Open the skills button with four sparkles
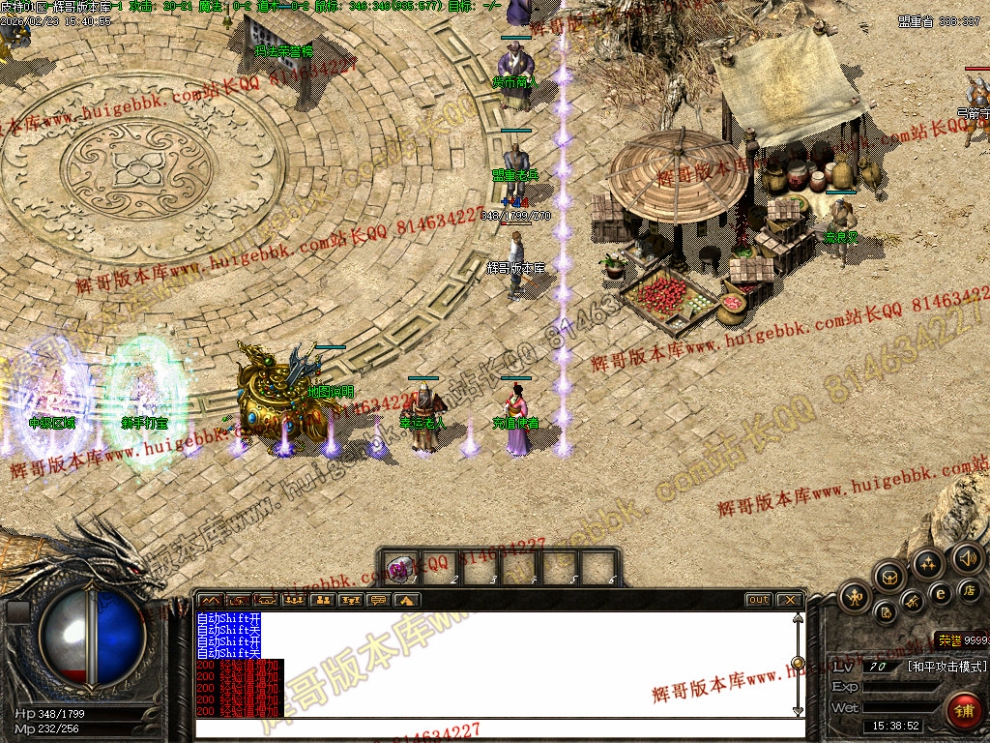Viewport: 990px width, 743px height. (927, 562)
